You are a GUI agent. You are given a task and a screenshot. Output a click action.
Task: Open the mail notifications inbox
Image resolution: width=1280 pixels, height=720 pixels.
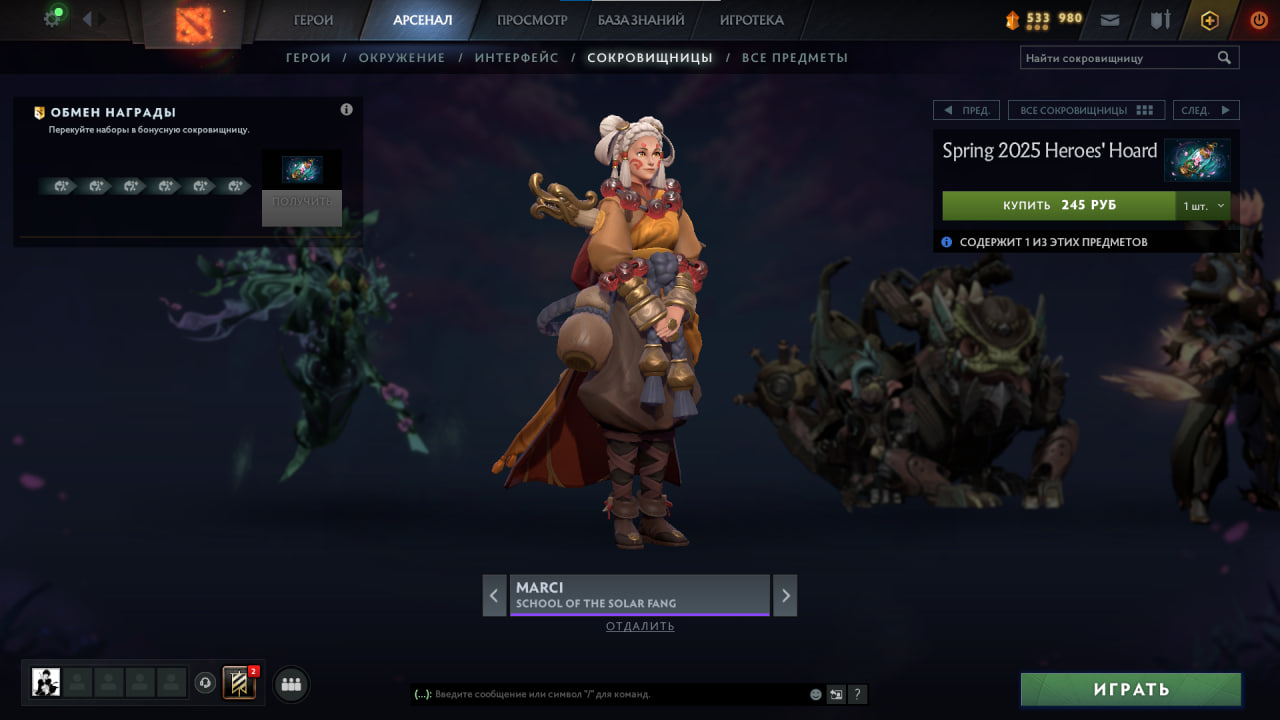tap(1109, 18)
